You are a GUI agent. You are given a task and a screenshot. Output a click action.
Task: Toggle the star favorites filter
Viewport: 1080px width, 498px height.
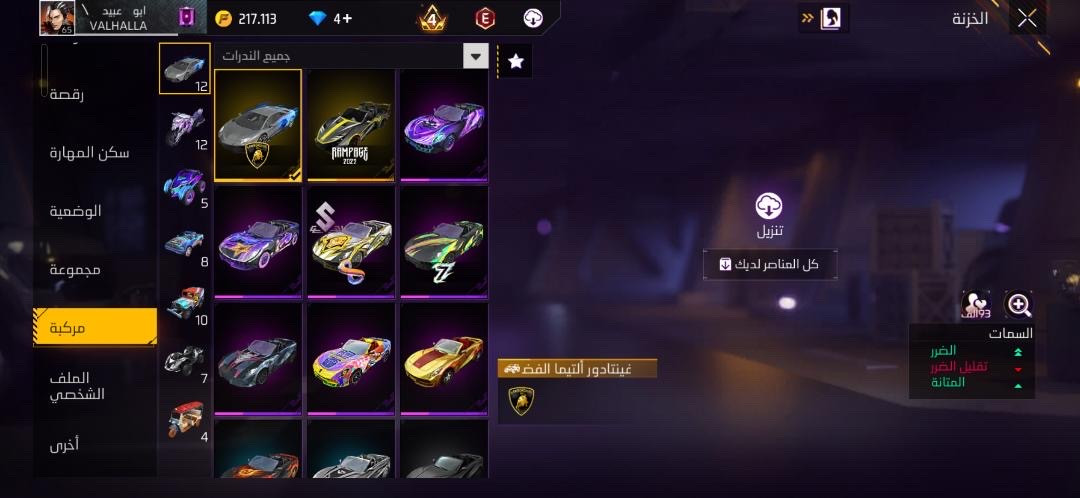click(x=516, y=61)
